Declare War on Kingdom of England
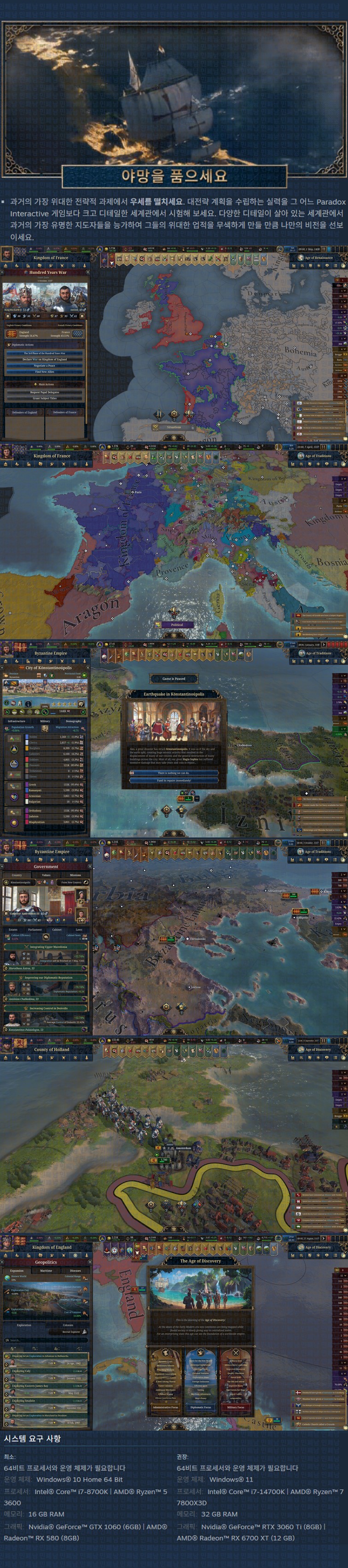This screenshot has width=348, height=1568. pos(45,359)
